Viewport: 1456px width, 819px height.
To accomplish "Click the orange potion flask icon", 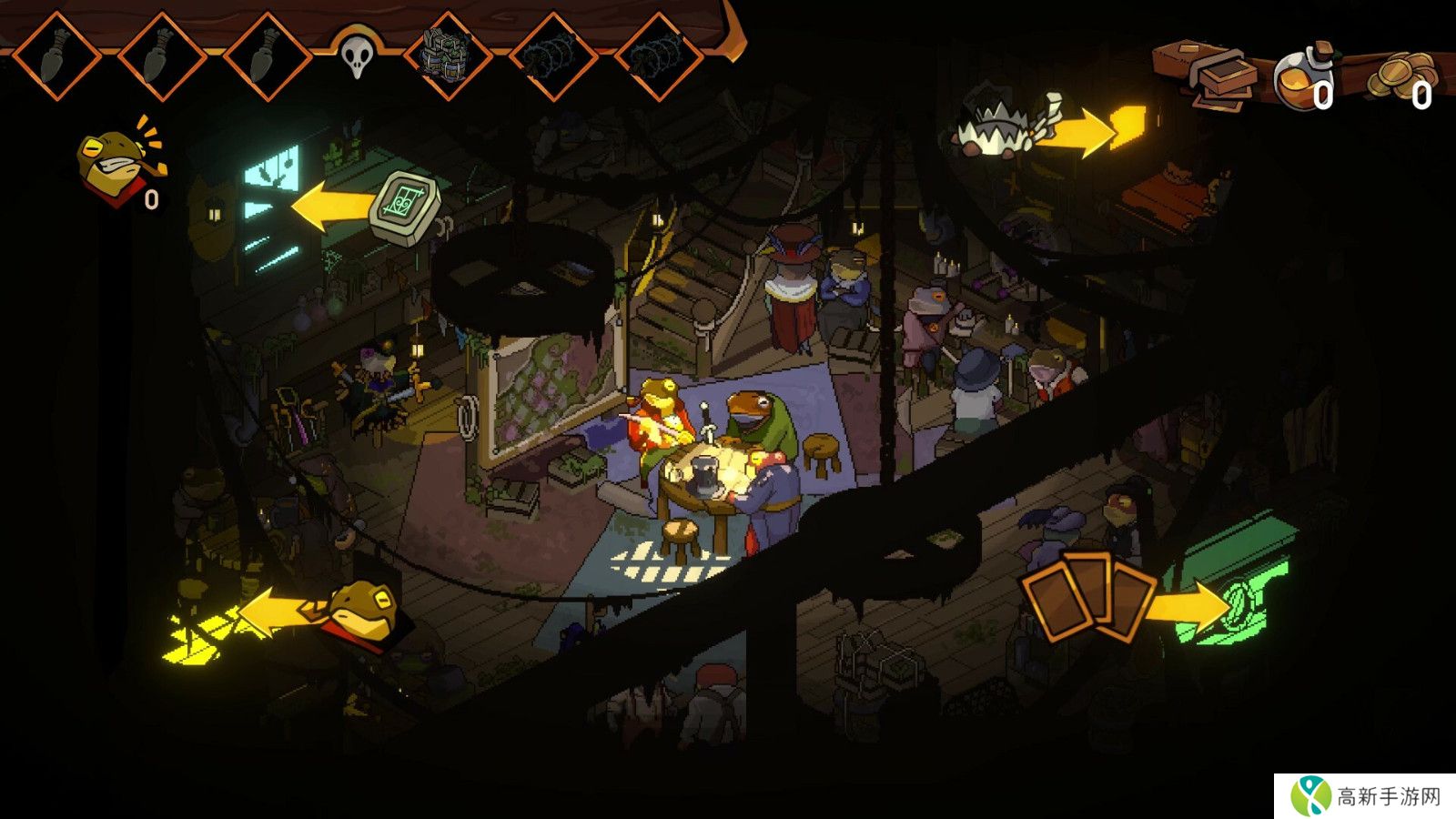I will tap(1301, 80).
